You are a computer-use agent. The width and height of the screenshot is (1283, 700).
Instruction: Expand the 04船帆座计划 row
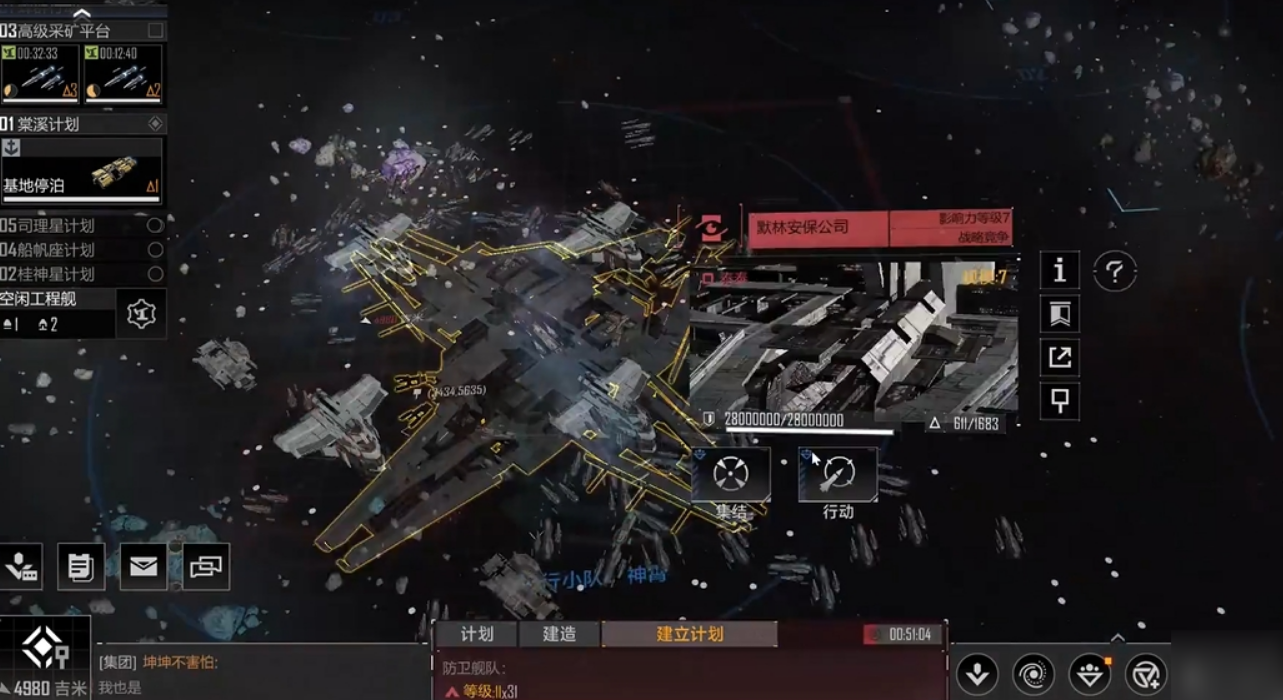tap(82, 249)
